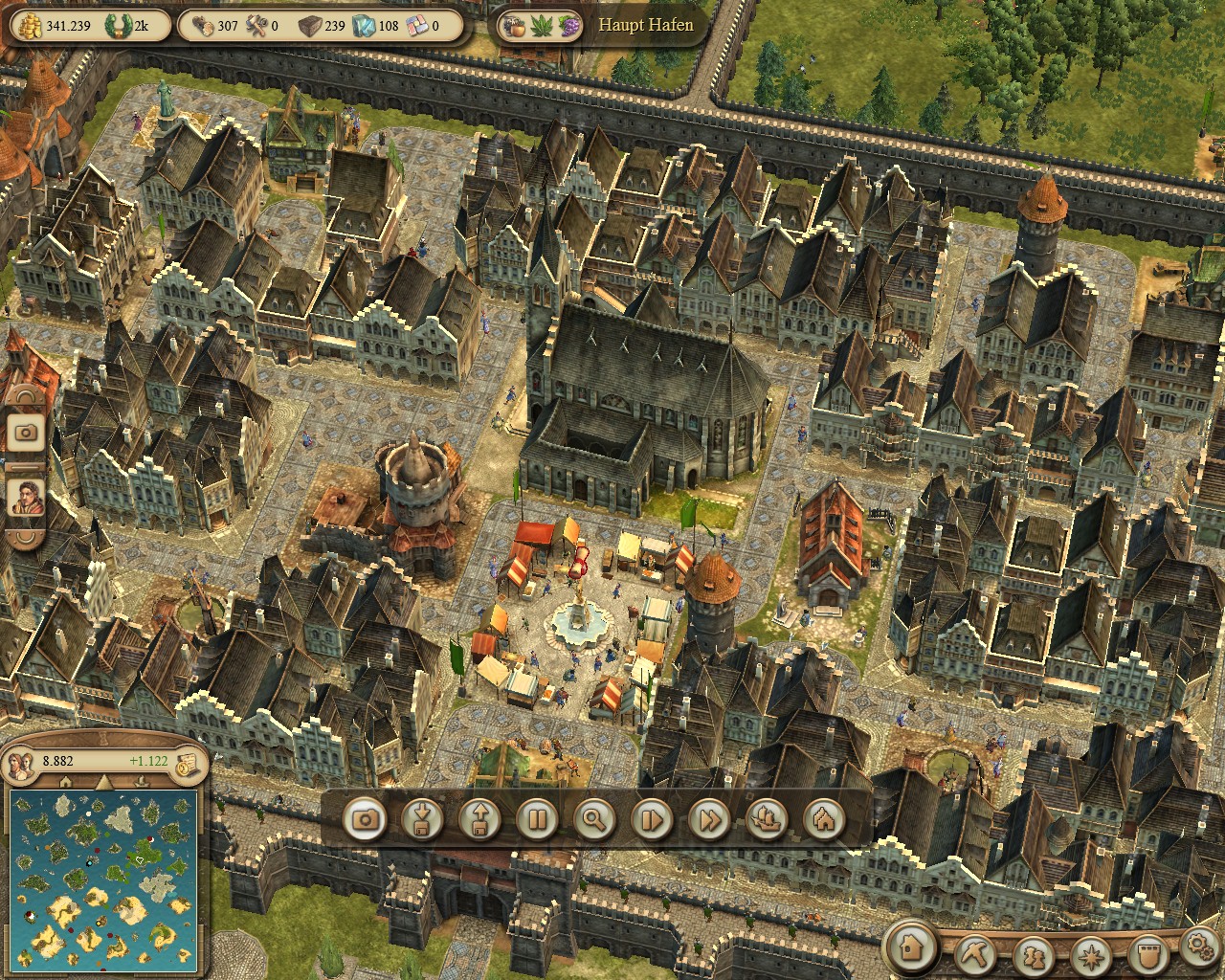Click the camera postcard button on left edge

[x=26, y=433]
